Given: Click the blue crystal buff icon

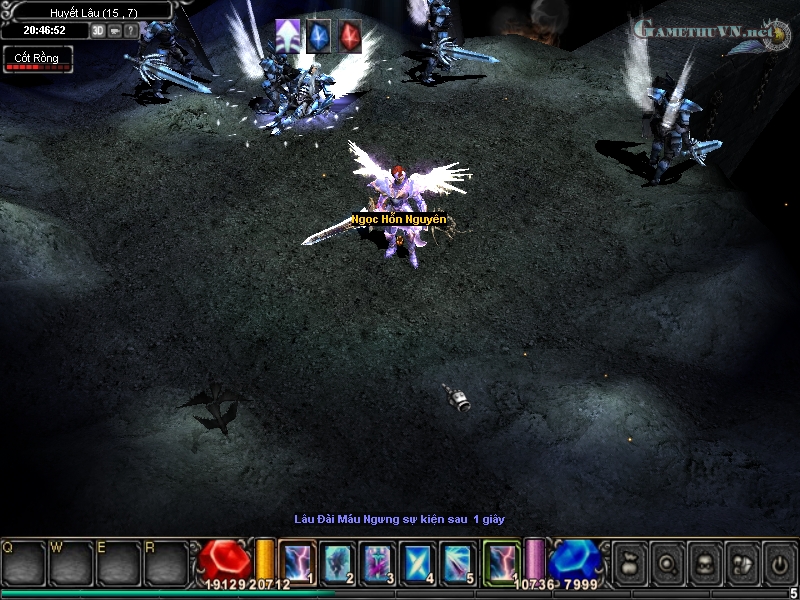Looking at the screenshot, I should click(x=318, y=35).
